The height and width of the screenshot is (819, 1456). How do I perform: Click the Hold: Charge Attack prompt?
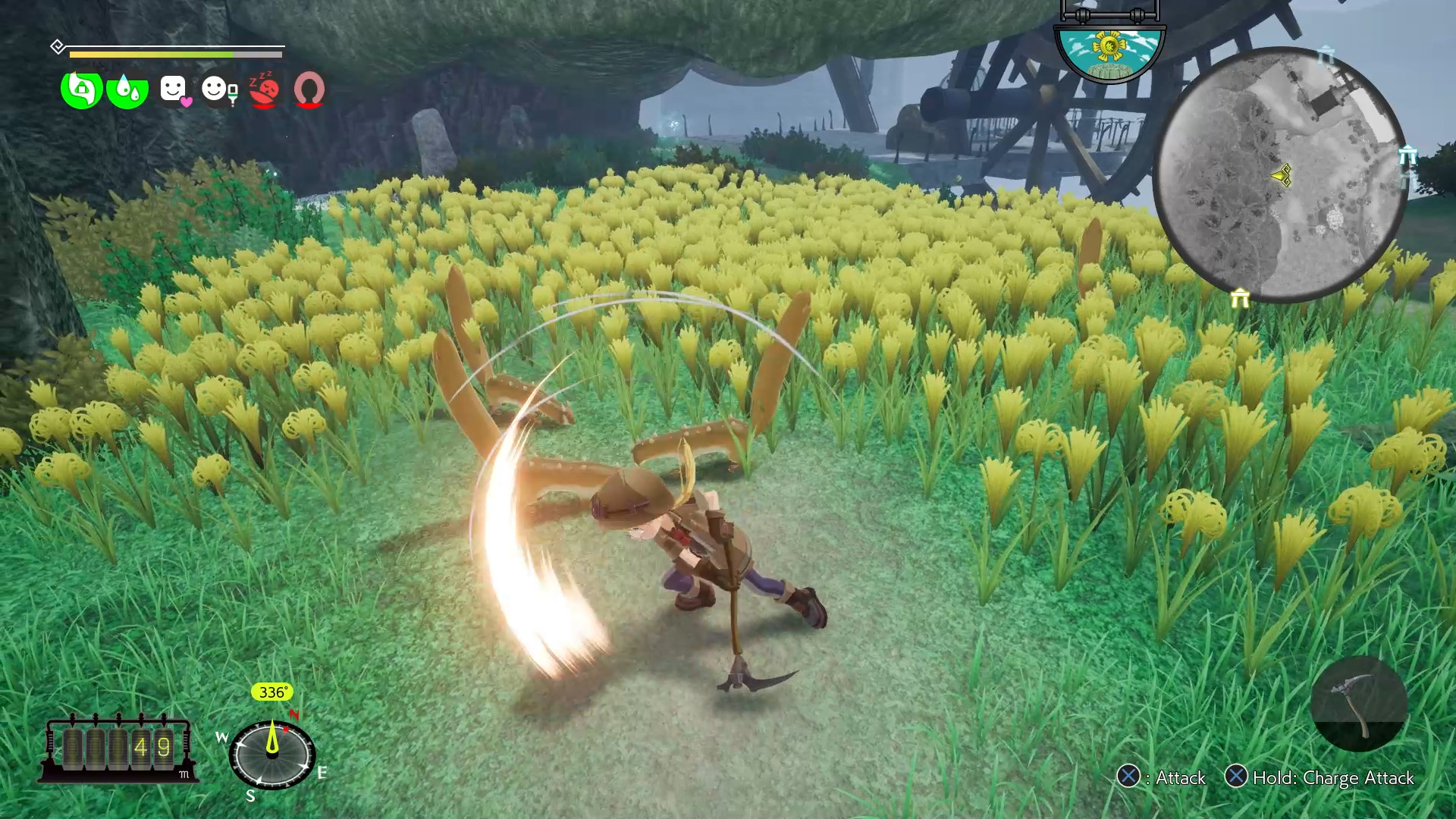(x=1323, y=778)
